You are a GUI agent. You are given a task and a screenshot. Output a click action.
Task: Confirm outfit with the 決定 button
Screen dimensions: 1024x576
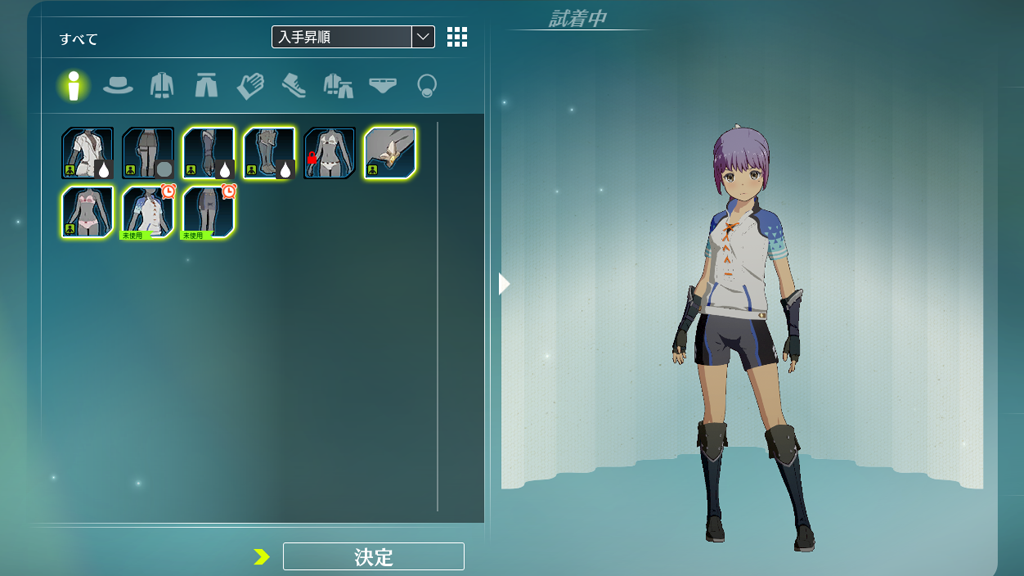click(x=373, y=557)
